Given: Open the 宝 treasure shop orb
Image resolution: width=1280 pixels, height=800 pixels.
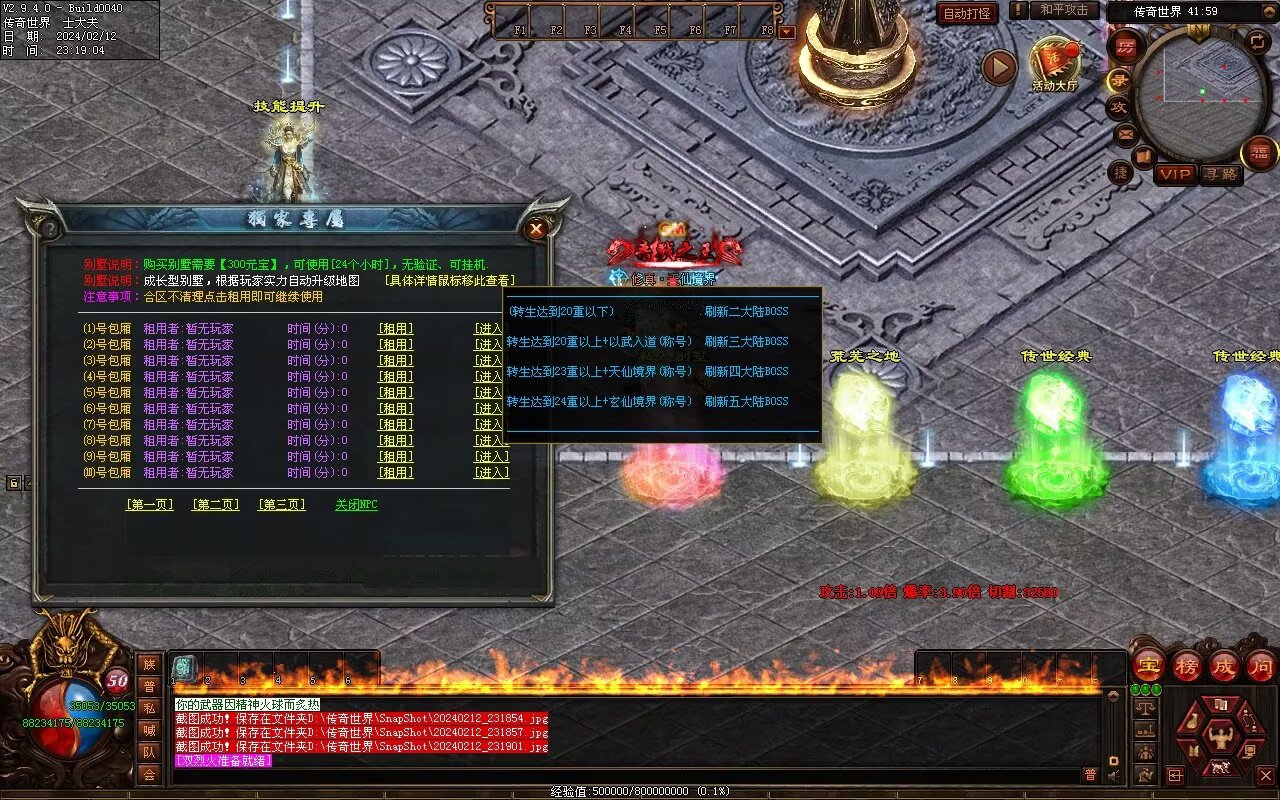Looking at the screenshot, I should tap(1149, 665).
